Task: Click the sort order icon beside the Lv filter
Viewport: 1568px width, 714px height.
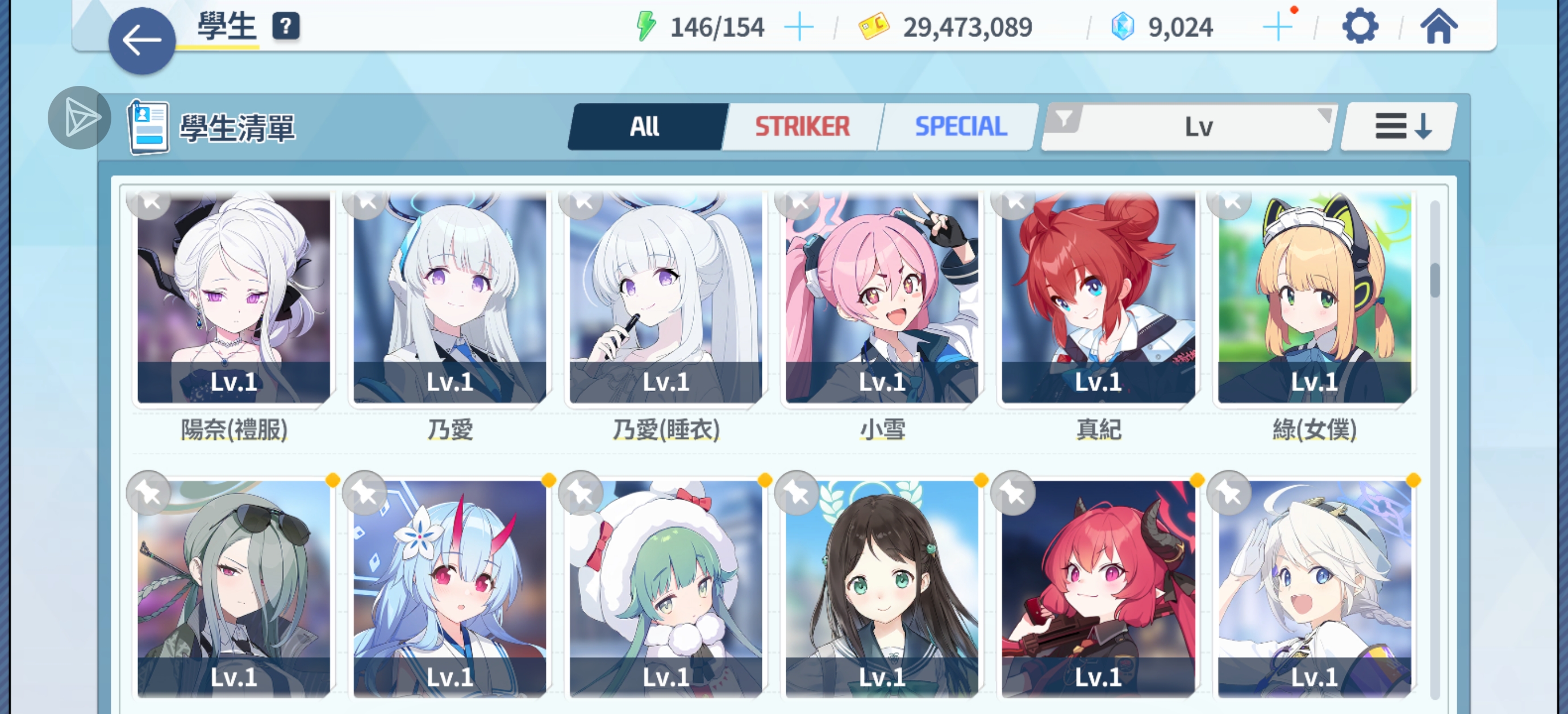Action: tap(1397, 127)
